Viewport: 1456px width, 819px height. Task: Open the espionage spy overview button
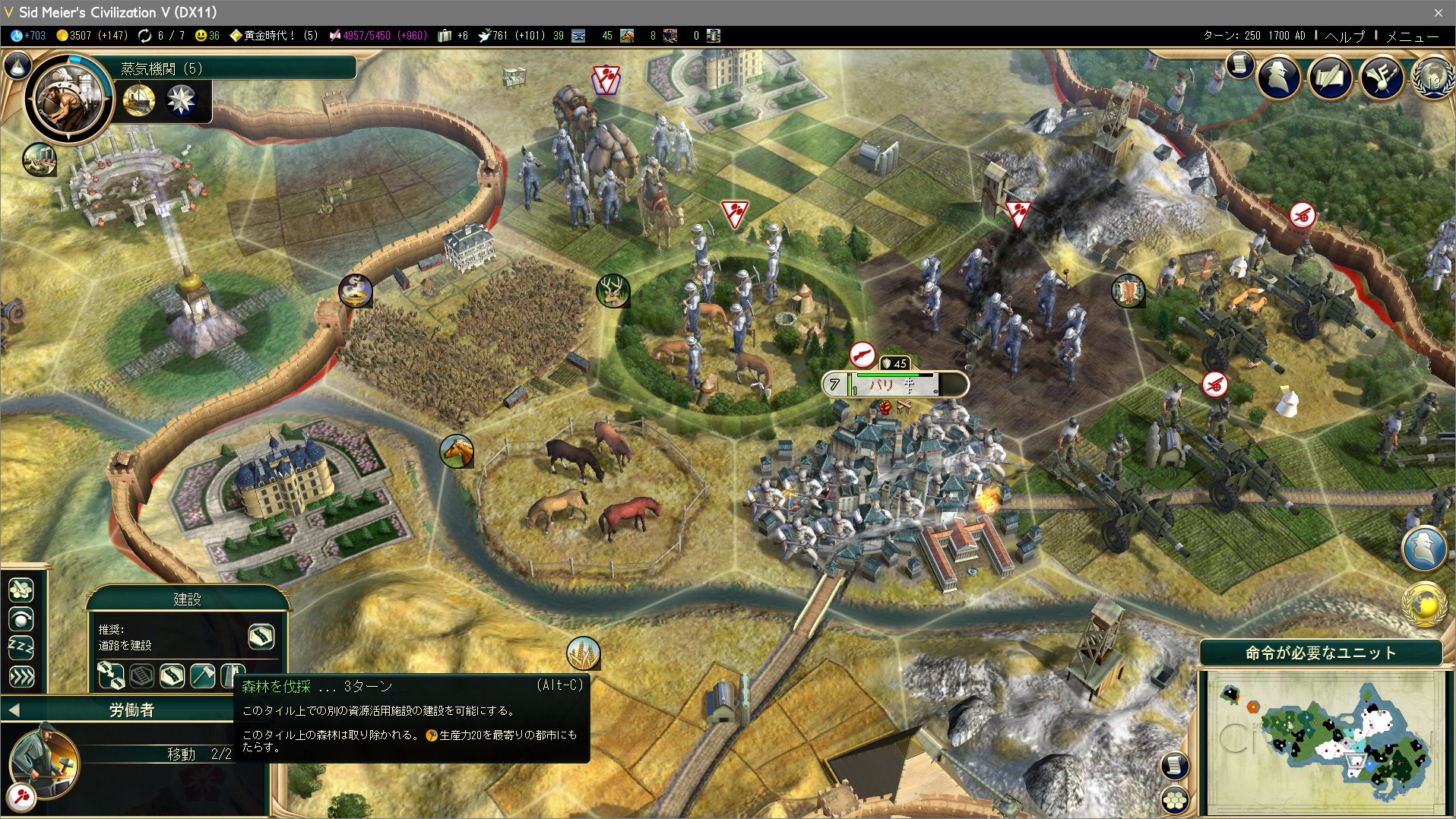click(x=1279, y=76)
